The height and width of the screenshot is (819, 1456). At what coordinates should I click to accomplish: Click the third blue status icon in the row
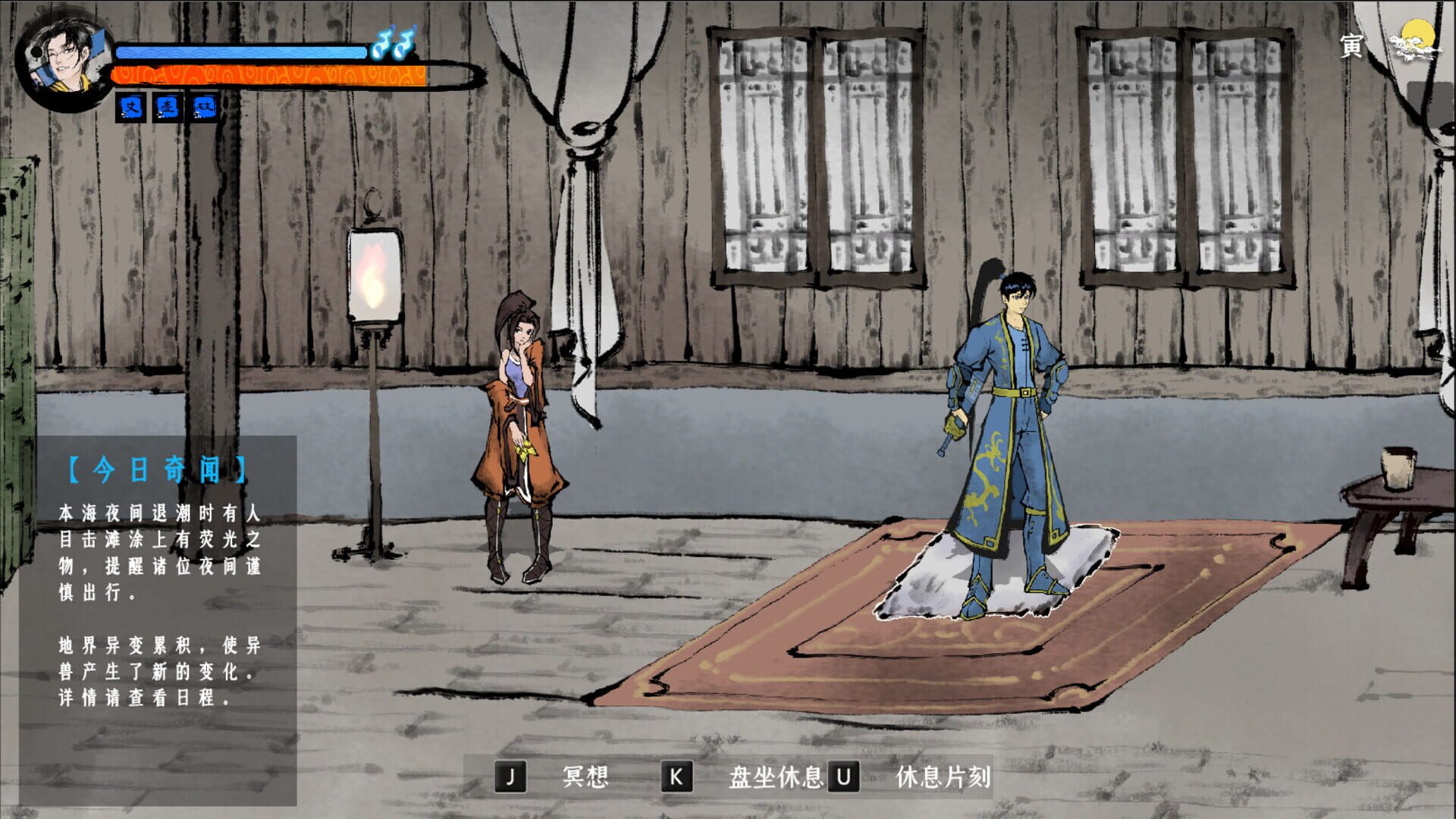pos(205,107)
